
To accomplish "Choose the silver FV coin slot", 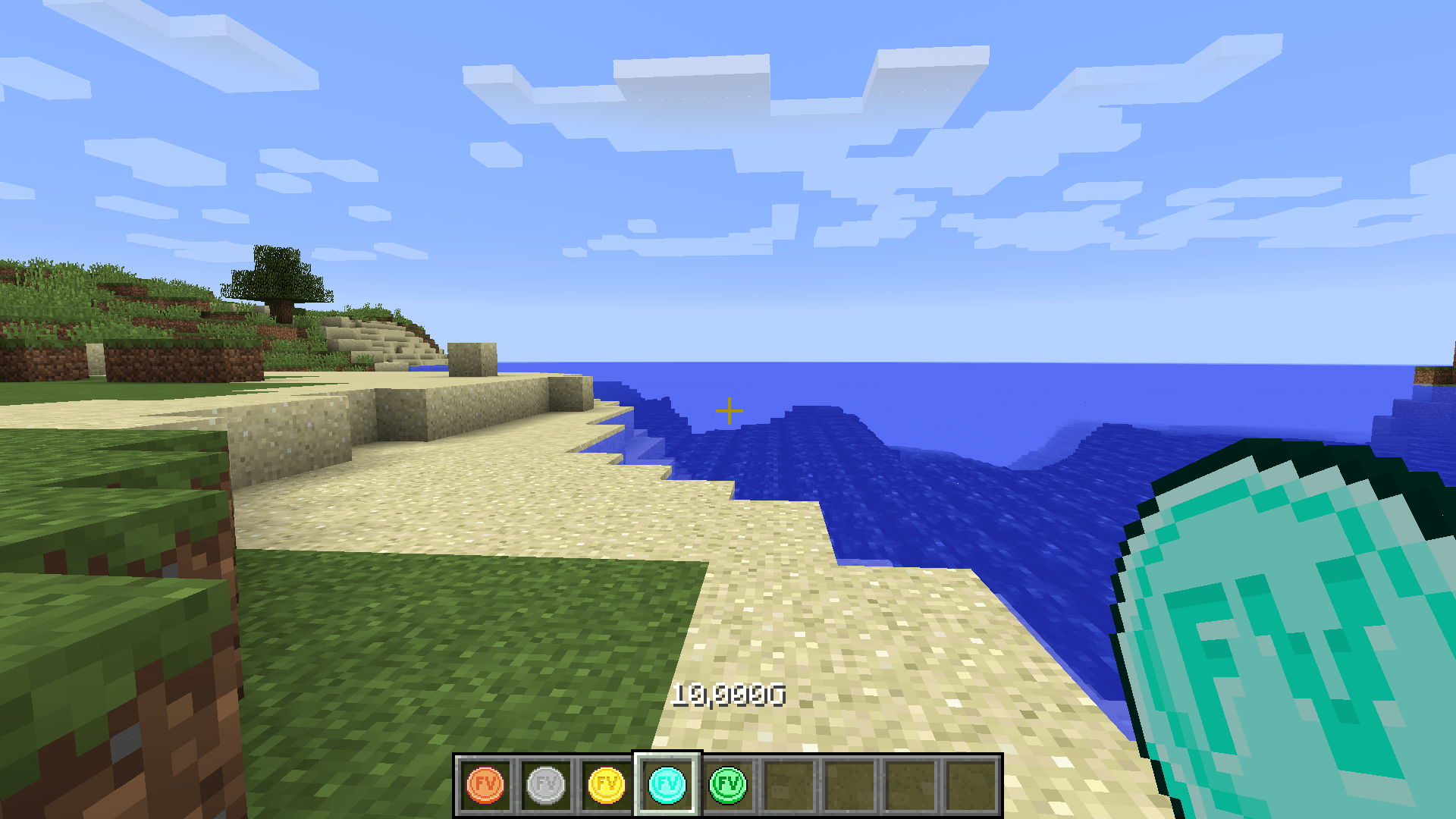I will [x=546, y=785].
